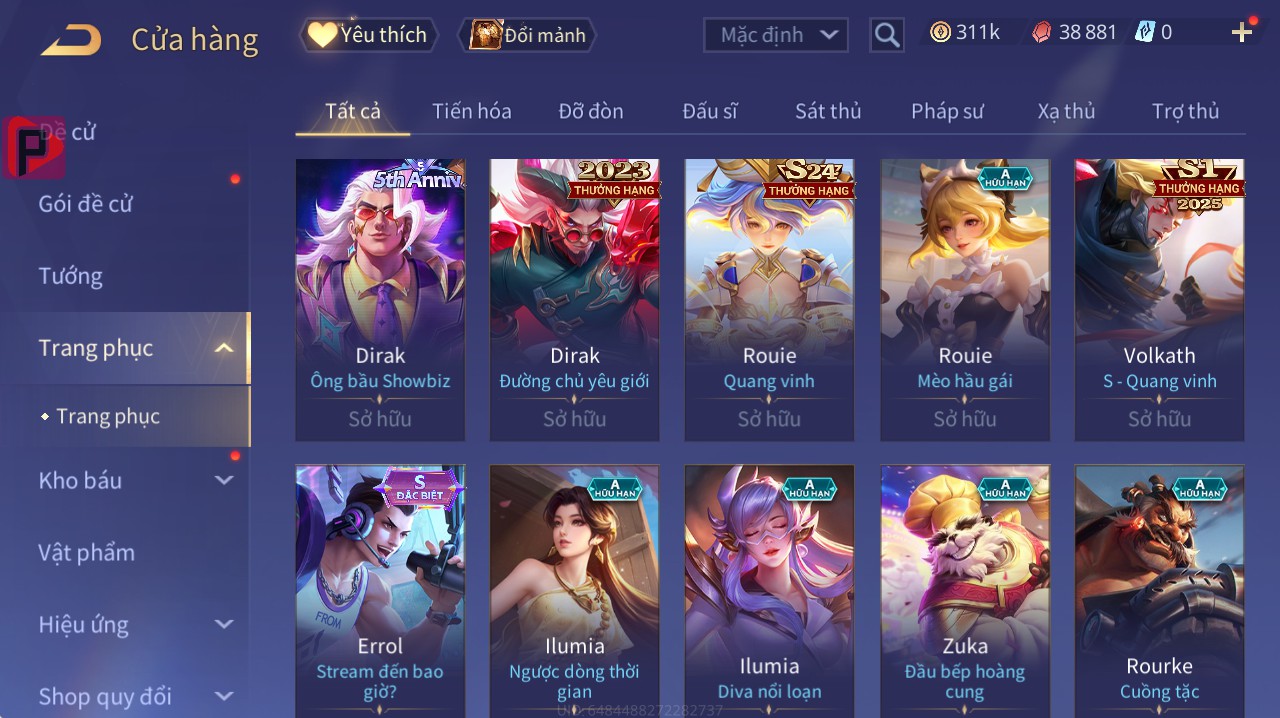
Task: Show the Sát thủ skins tab
Action: (828, 111)
